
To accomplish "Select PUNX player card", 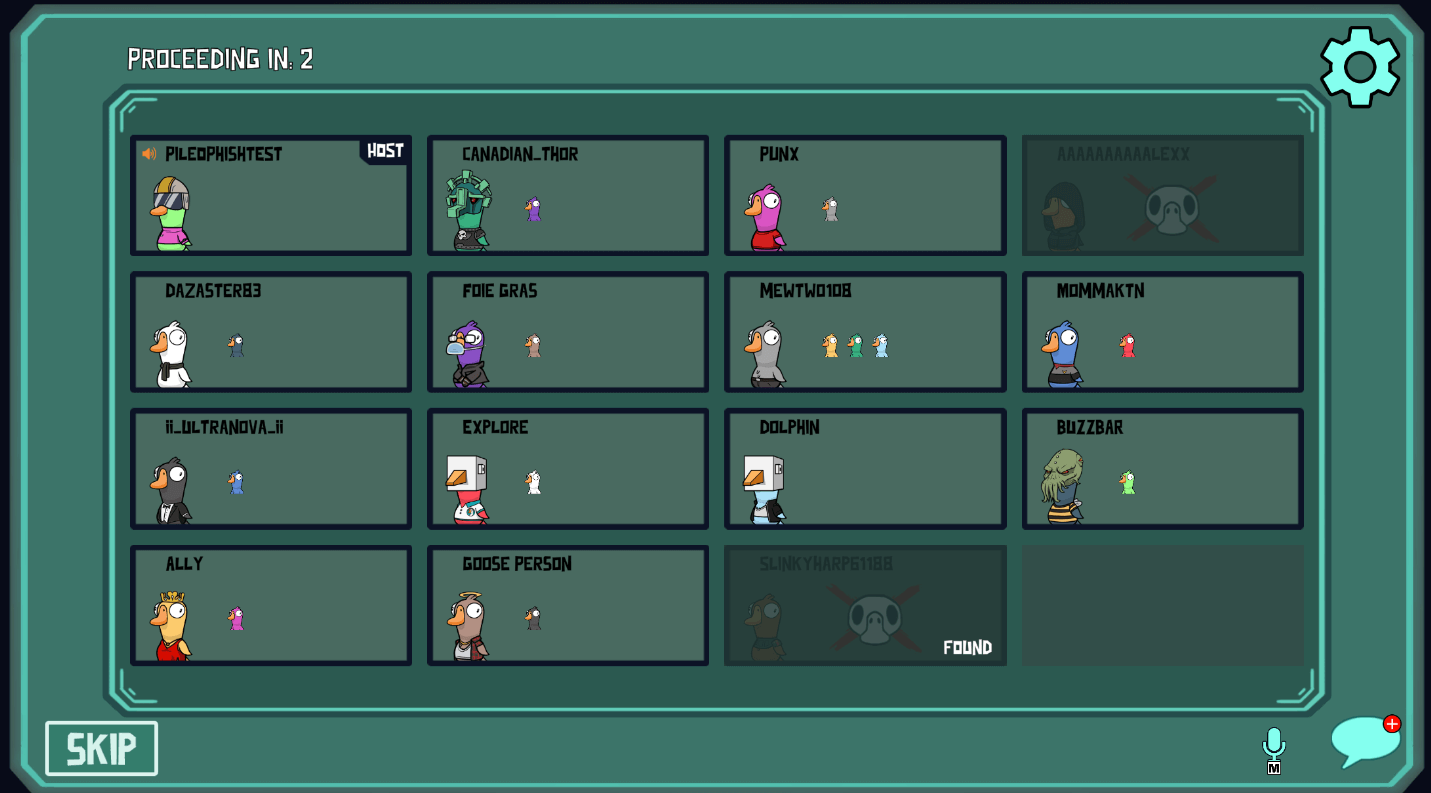I will pyautogui.click(x=865, y=196).
